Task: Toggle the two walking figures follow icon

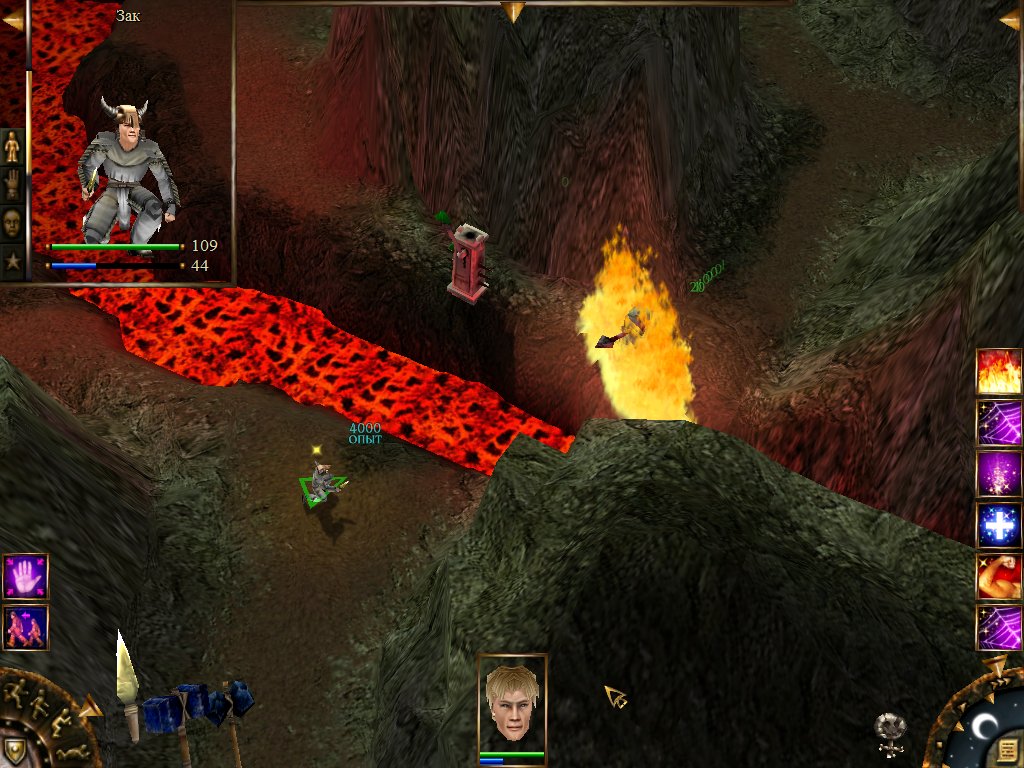Action: pos(25,627)
